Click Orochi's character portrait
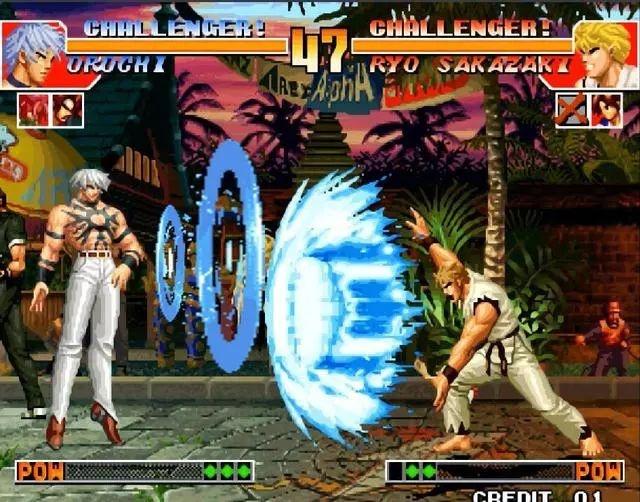 (x=32, y=53)
